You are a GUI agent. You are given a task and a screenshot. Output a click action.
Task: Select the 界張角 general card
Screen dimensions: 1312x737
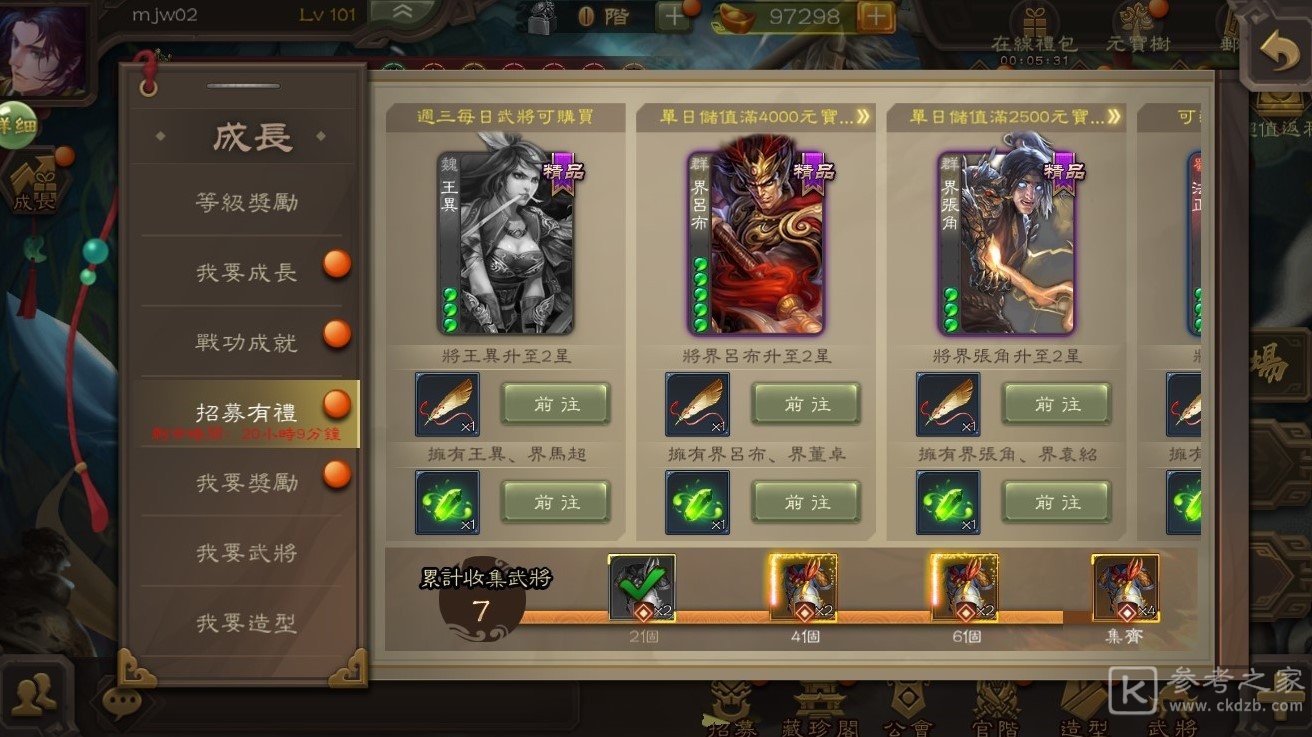pos(1007,243)
